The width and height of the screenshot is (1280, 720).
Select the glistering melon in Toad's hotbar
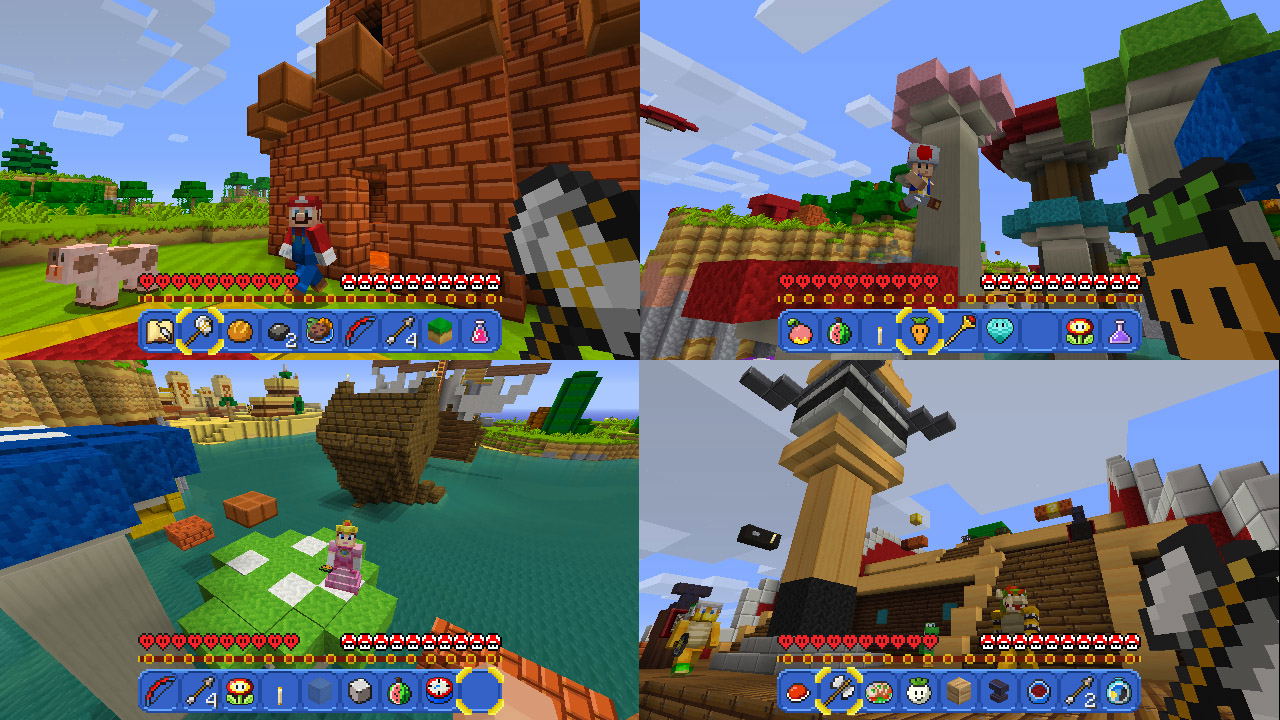(x=838, y=332)
